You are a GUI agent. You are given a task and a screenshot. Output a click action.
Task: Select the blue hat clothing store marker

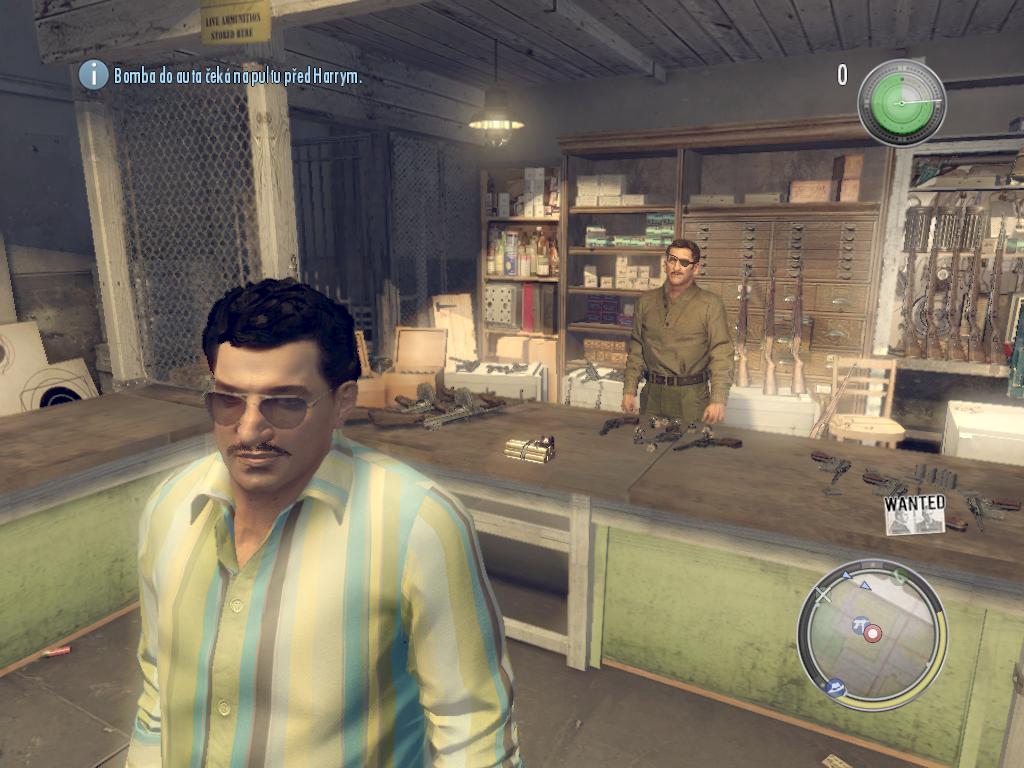(836, 688)
